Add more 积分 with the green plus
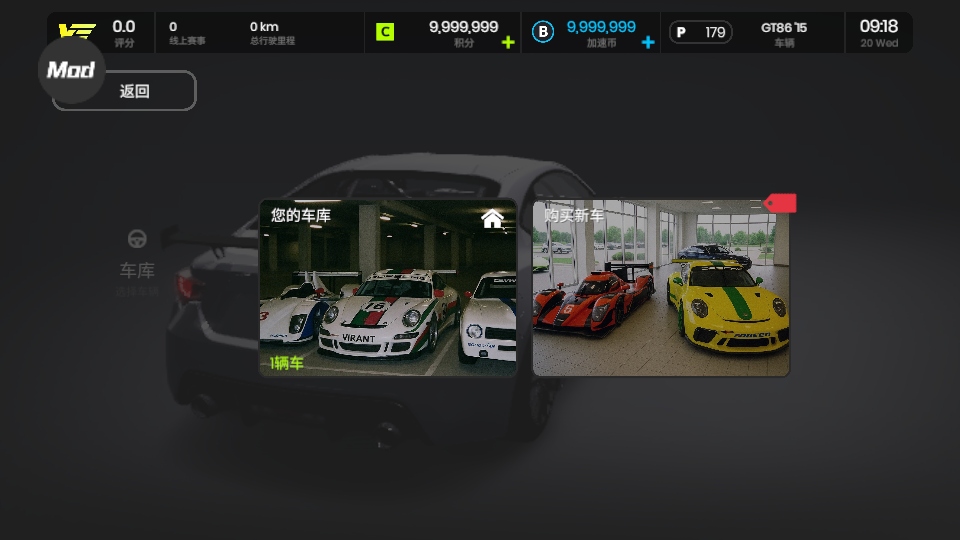Screen dimensions: 960x540 point(508,42)
